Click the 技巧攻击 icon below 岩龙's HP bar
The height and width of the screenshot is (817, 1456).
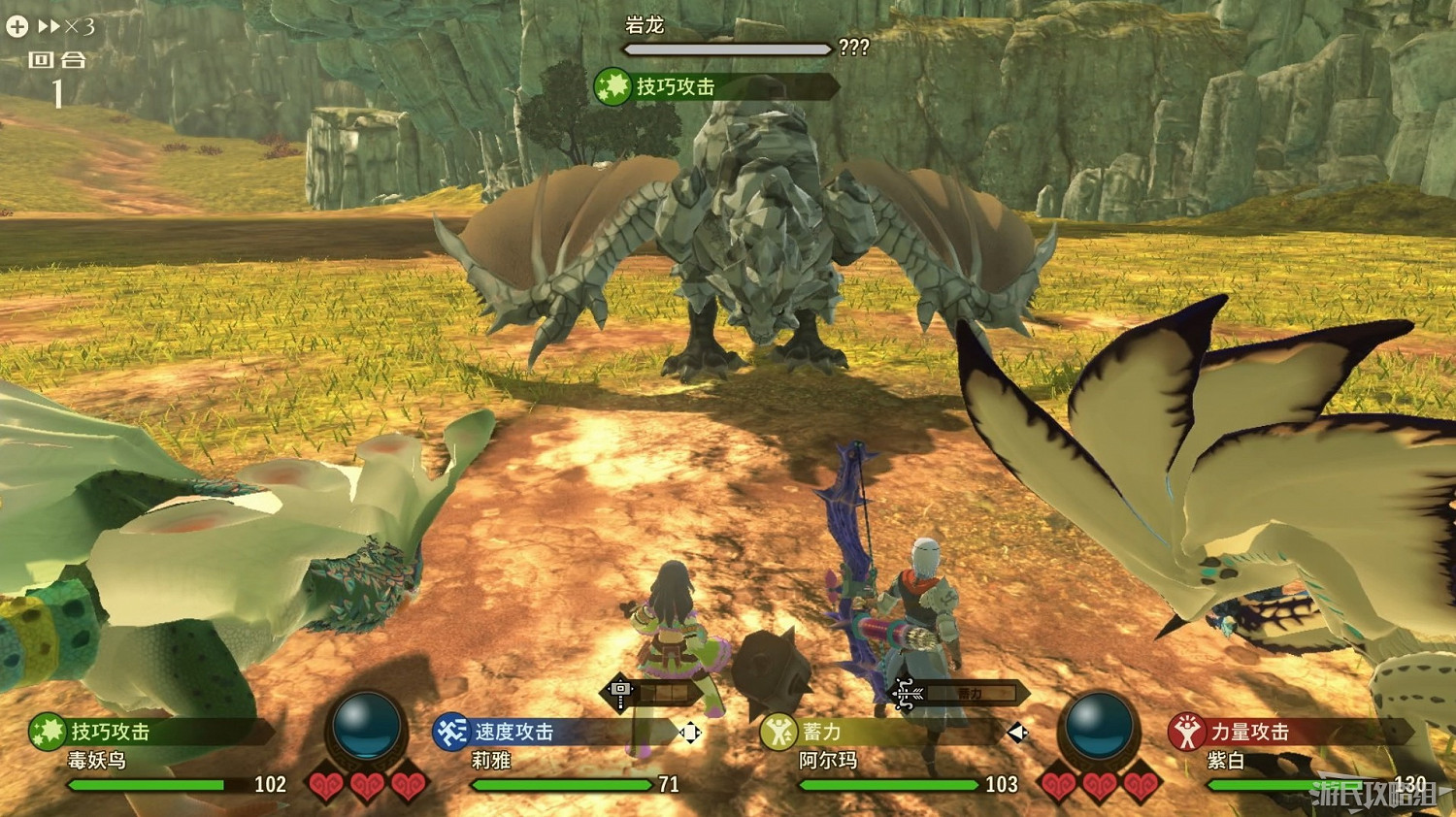point(612,86)
